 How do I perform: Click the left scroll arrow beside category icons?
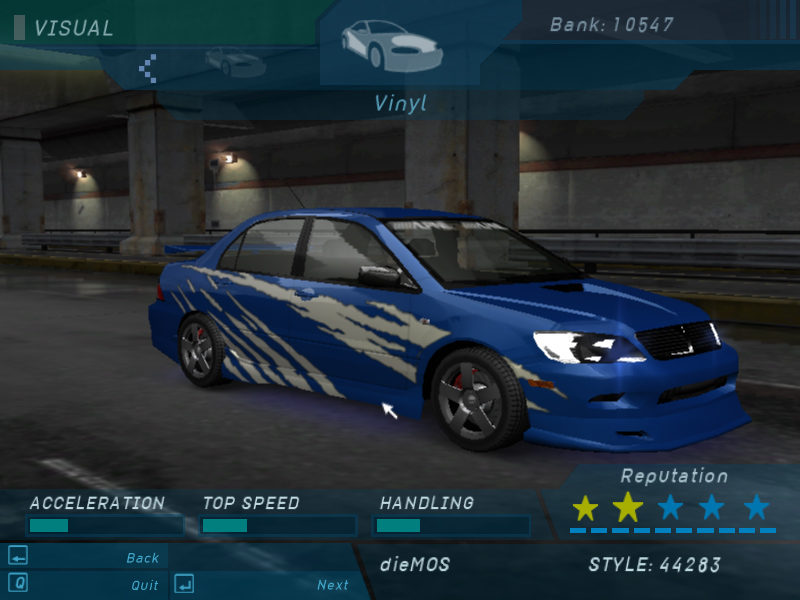(x=148, y=67)
